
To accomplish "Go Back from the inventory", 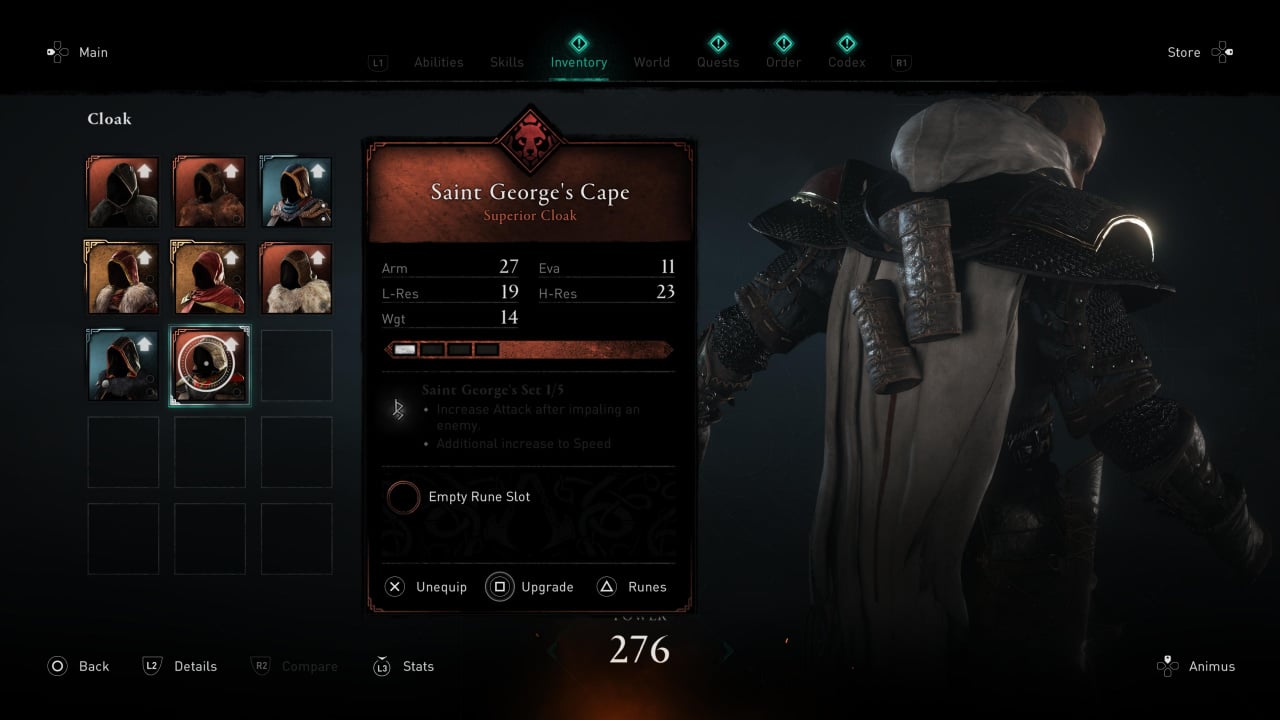I will (x=79, y=666).
